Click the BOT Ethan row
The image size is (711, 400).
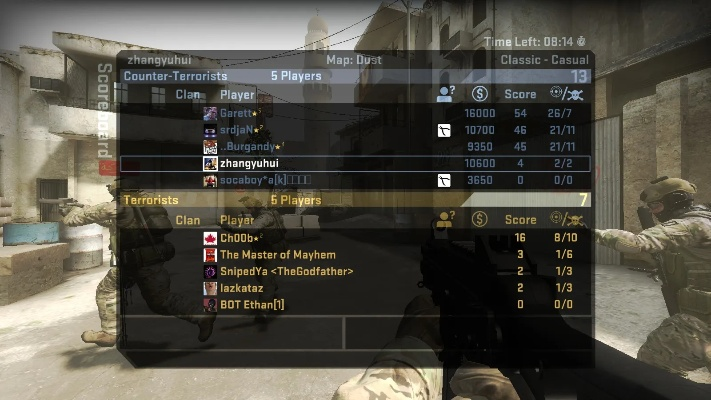(x=252, y=304)
